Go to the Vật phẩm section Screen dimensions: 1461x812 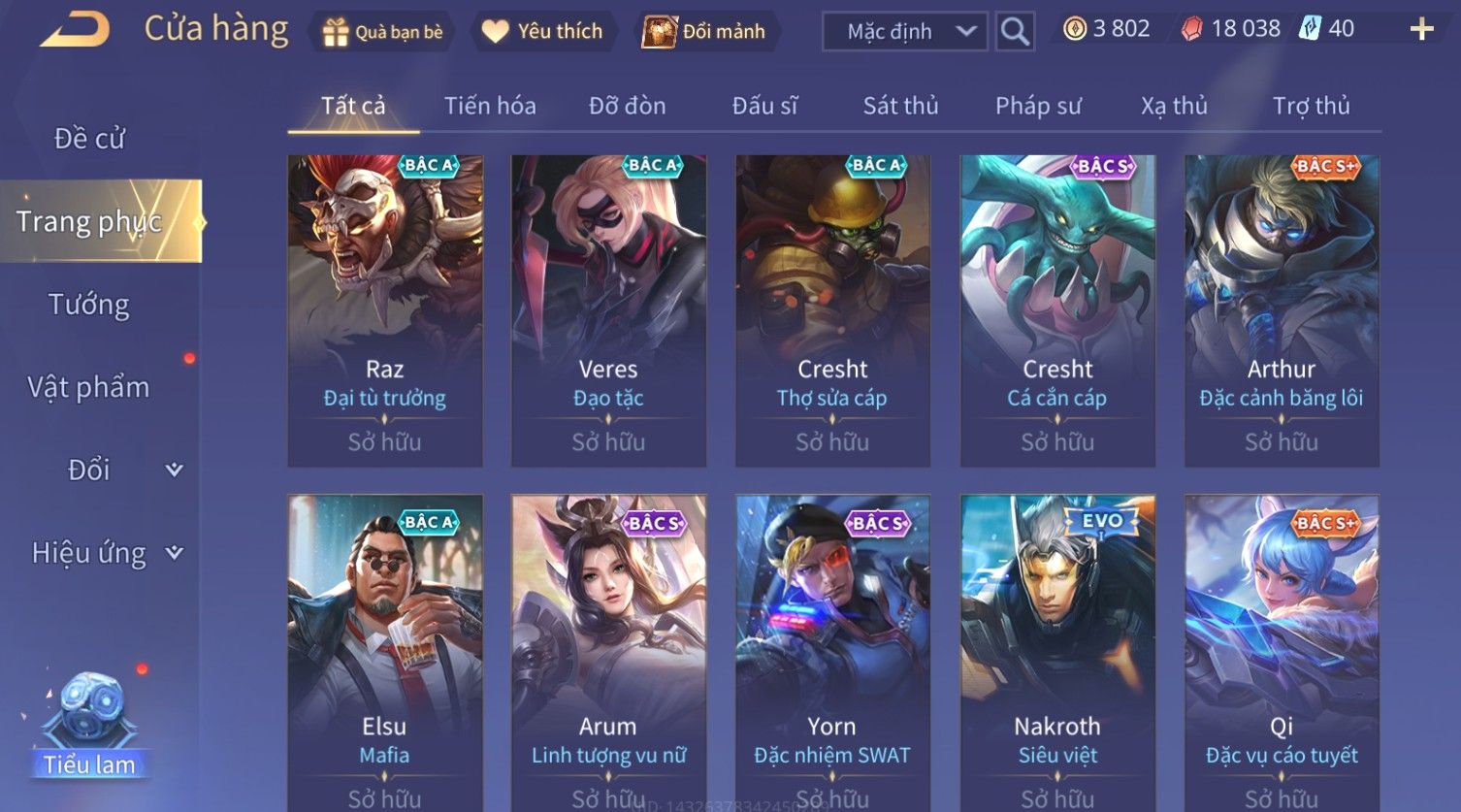coord(89,387)
